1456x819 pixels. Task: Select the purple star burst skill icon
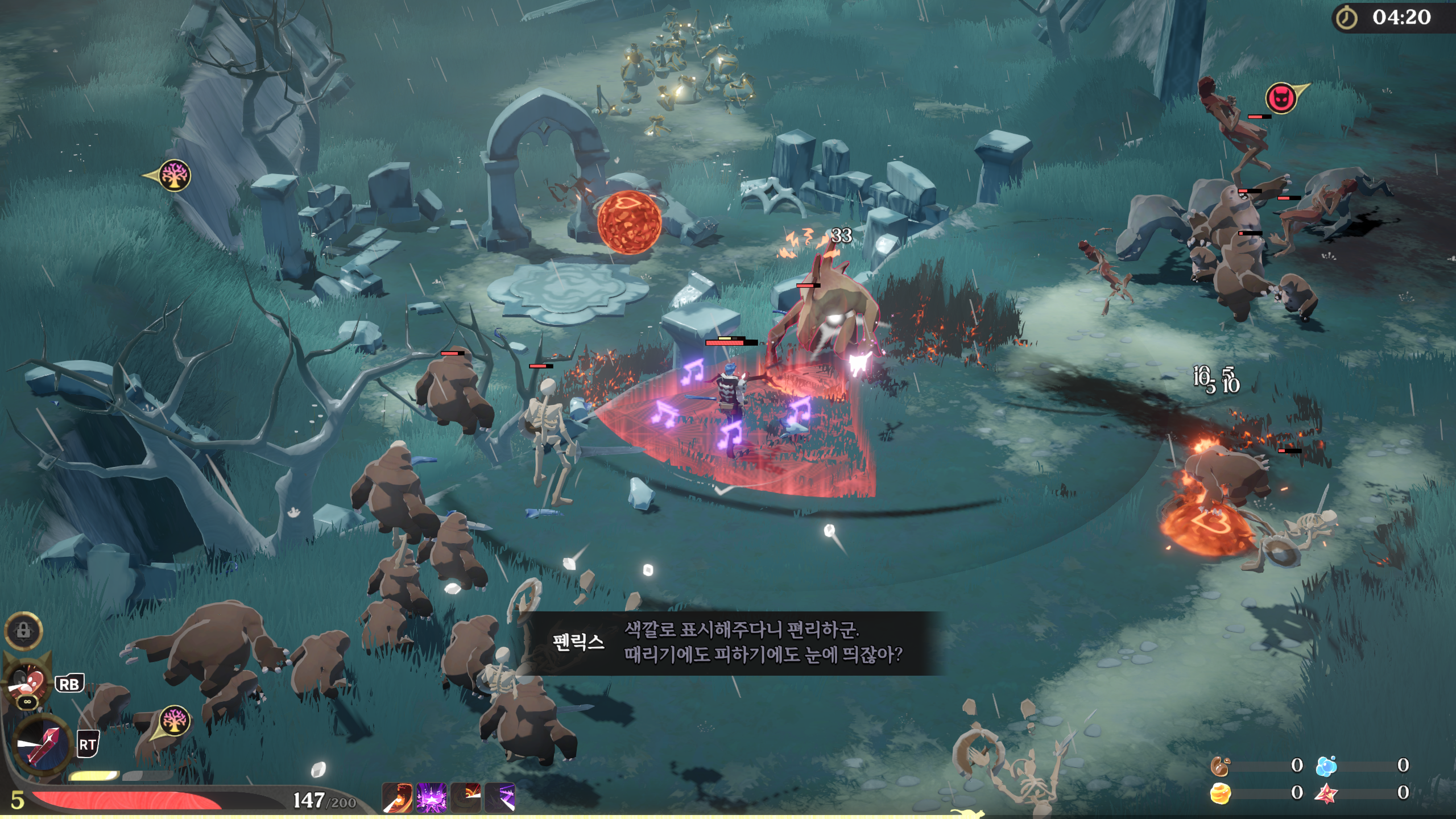pos(431,797)
